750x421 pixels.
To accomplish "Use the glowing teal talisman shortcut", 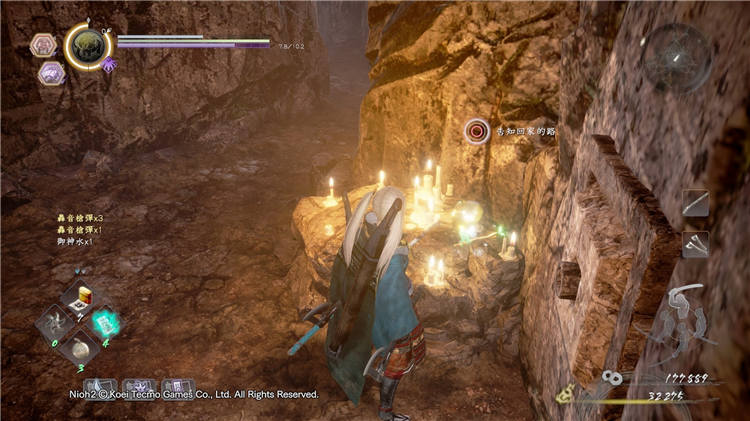I will [104, 322].
